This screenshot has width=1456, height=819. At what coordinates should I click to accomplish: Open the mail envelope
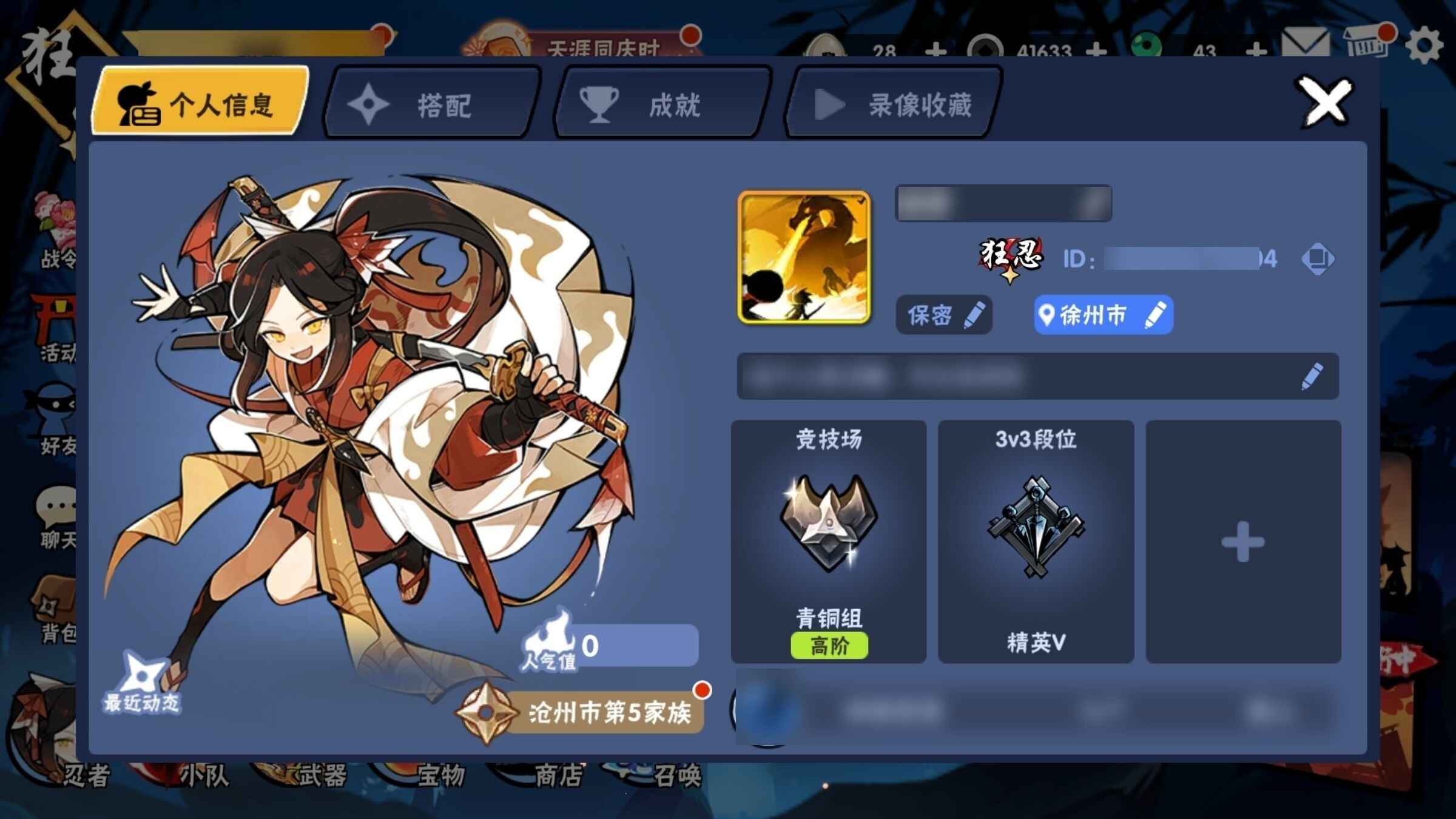click(x=1306, y=45)
